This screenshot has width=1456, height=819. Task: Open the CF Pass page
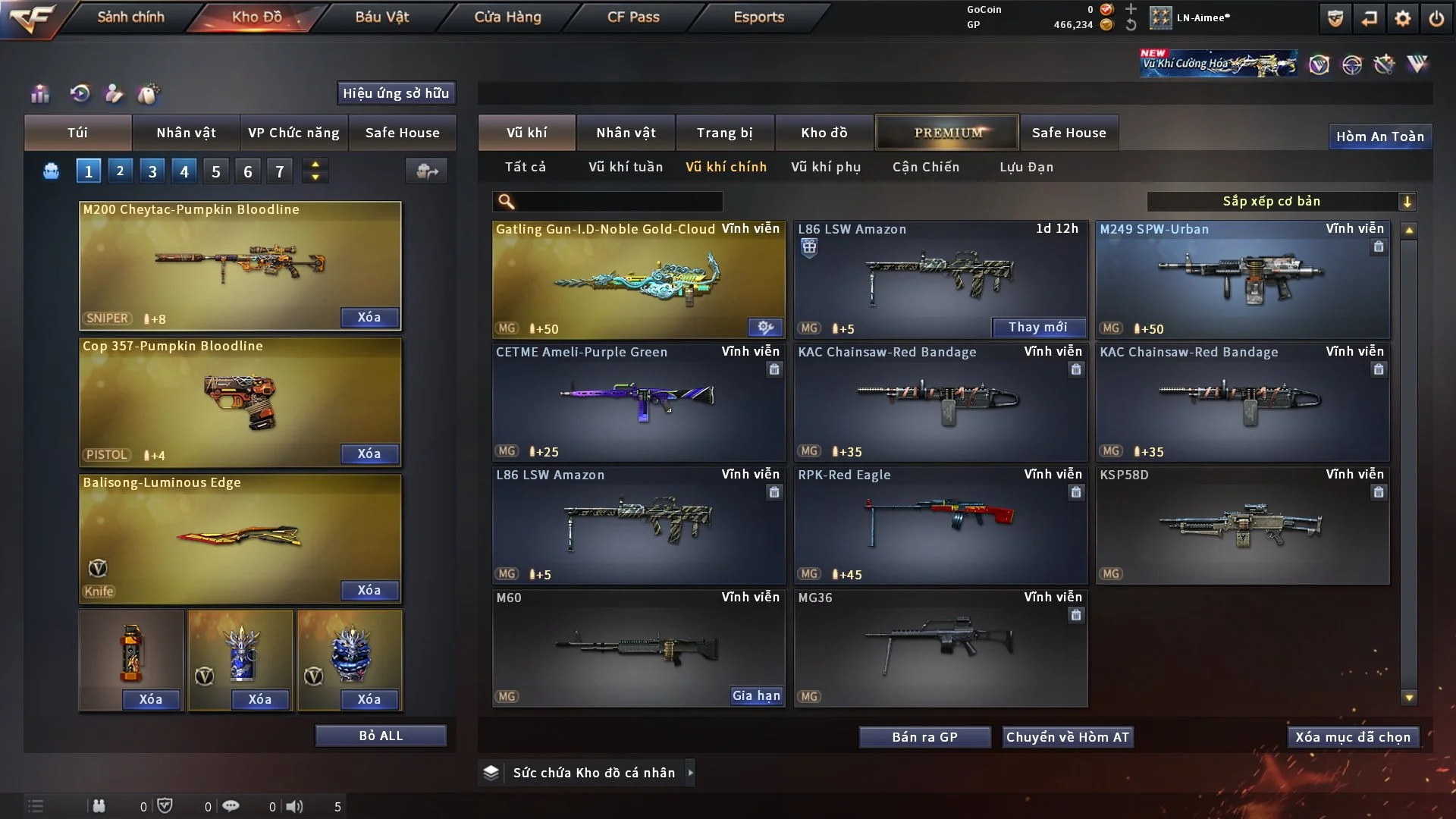pos(633,17)
